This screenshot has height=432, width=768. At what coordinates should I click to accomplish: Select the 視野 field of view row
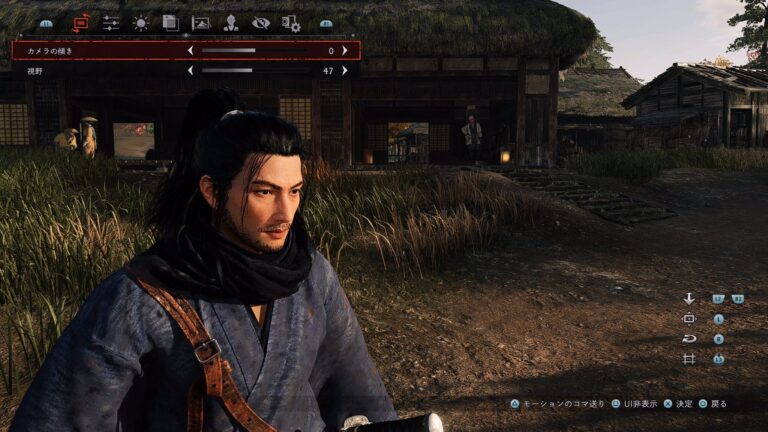tap(100, 71)
